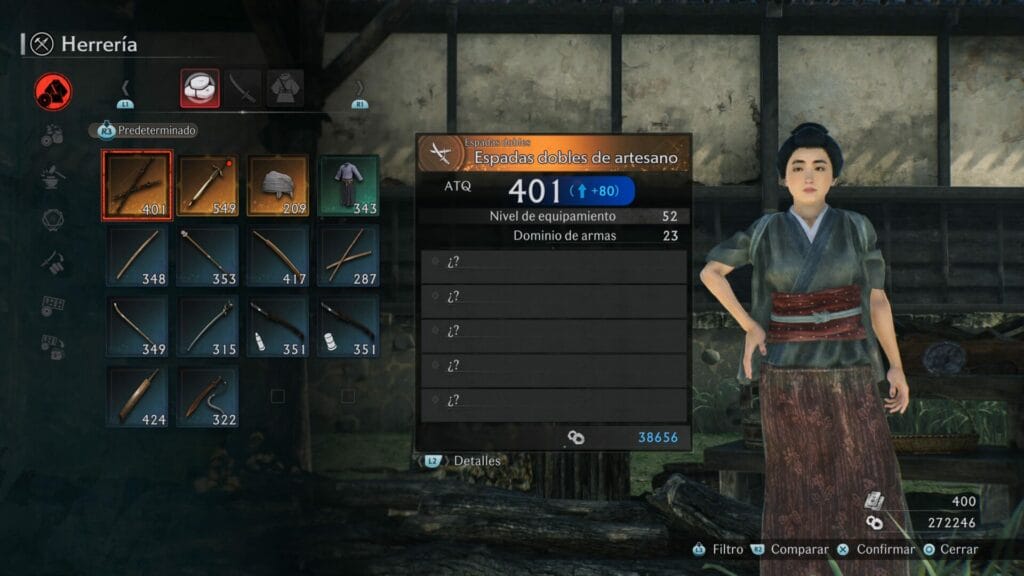Select the weapon slot rated 348
This screenshot has height=576, width=1024.
point(138,255)
